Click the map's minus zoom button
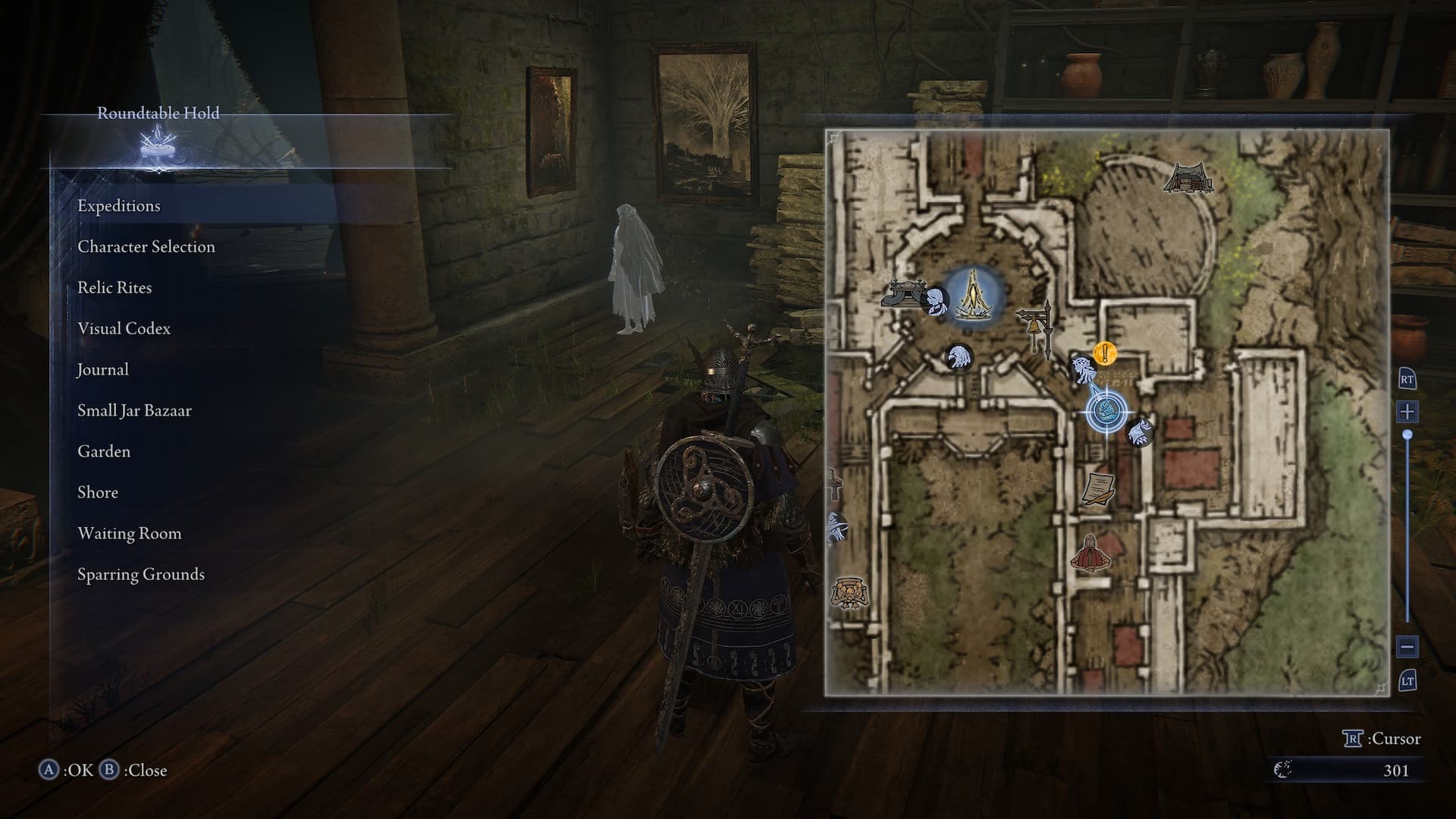 [1407, 647]
